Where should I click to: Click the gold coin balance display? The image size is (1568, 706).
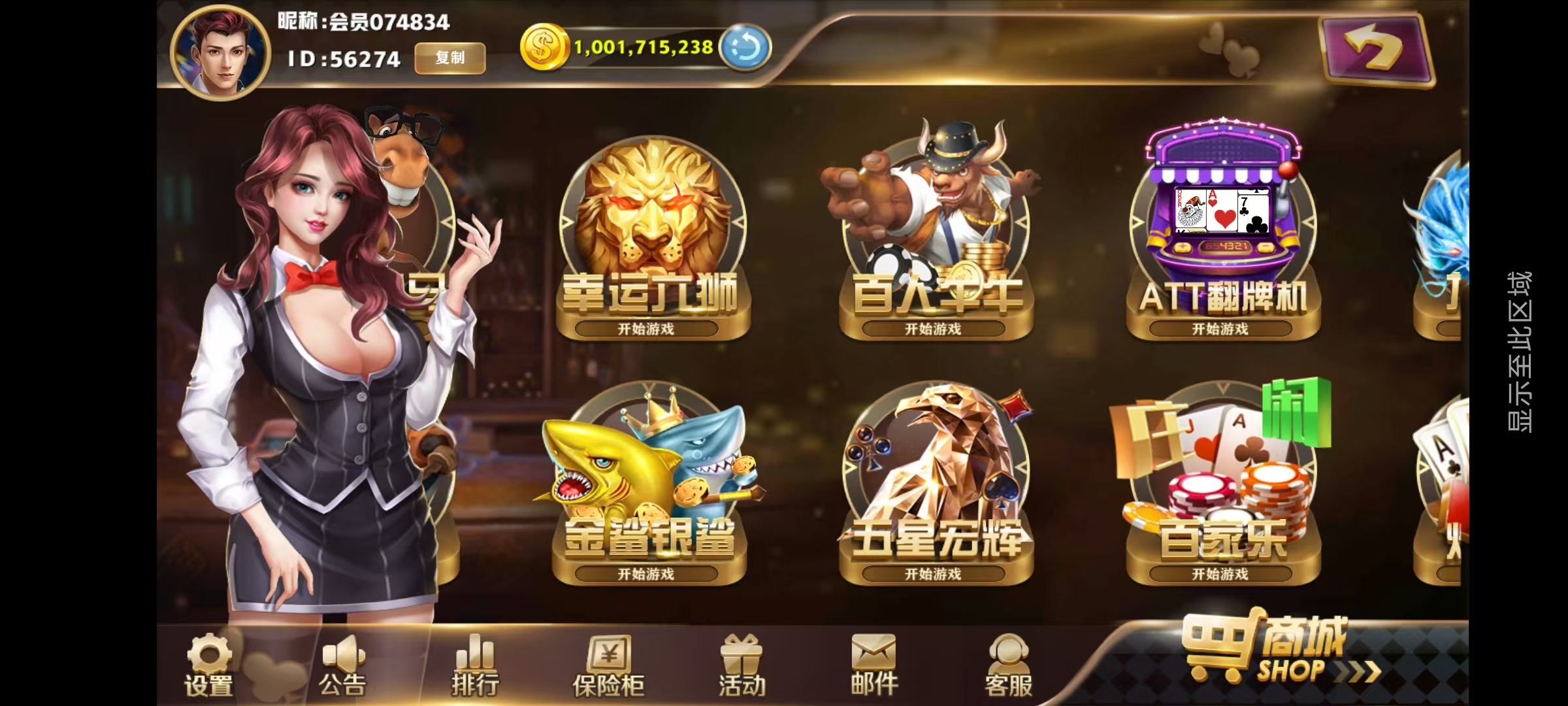(x=644, y=47)
